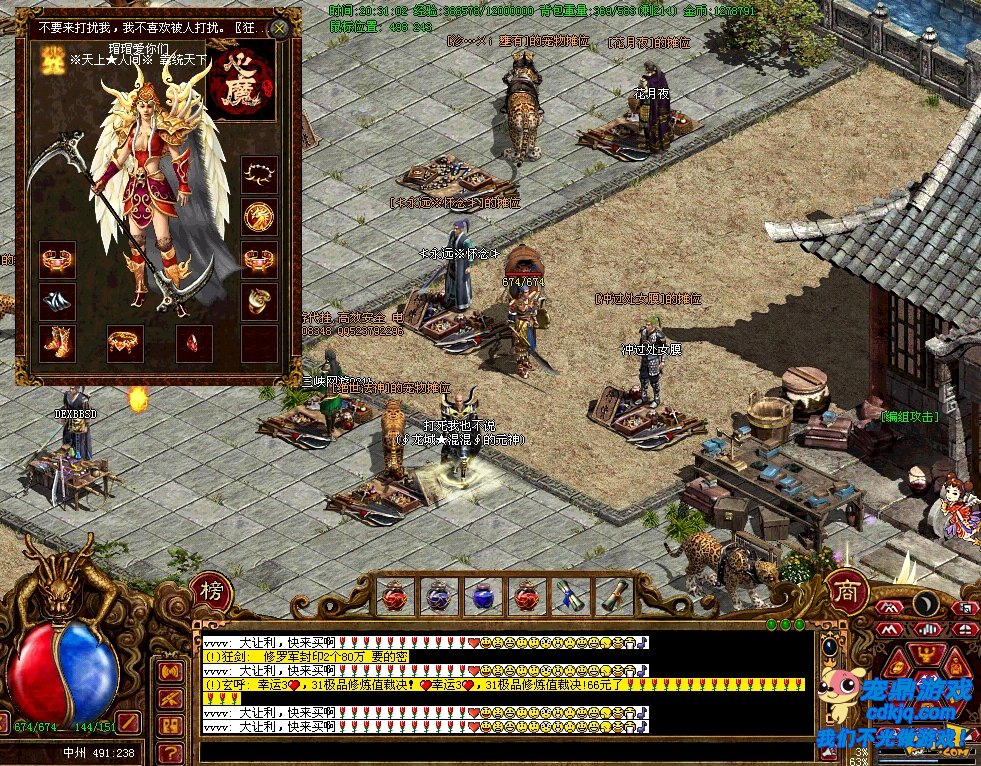This screenshot has width=981, height=766.
Task: Select the gold ring equipment slot
Action: 259,300
